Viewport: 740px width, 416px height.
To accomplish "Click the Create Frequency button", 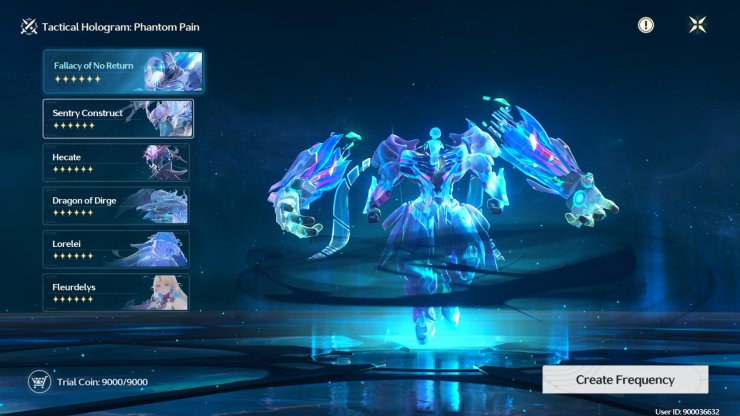I will pyautogui.click(x=625, y=380).
